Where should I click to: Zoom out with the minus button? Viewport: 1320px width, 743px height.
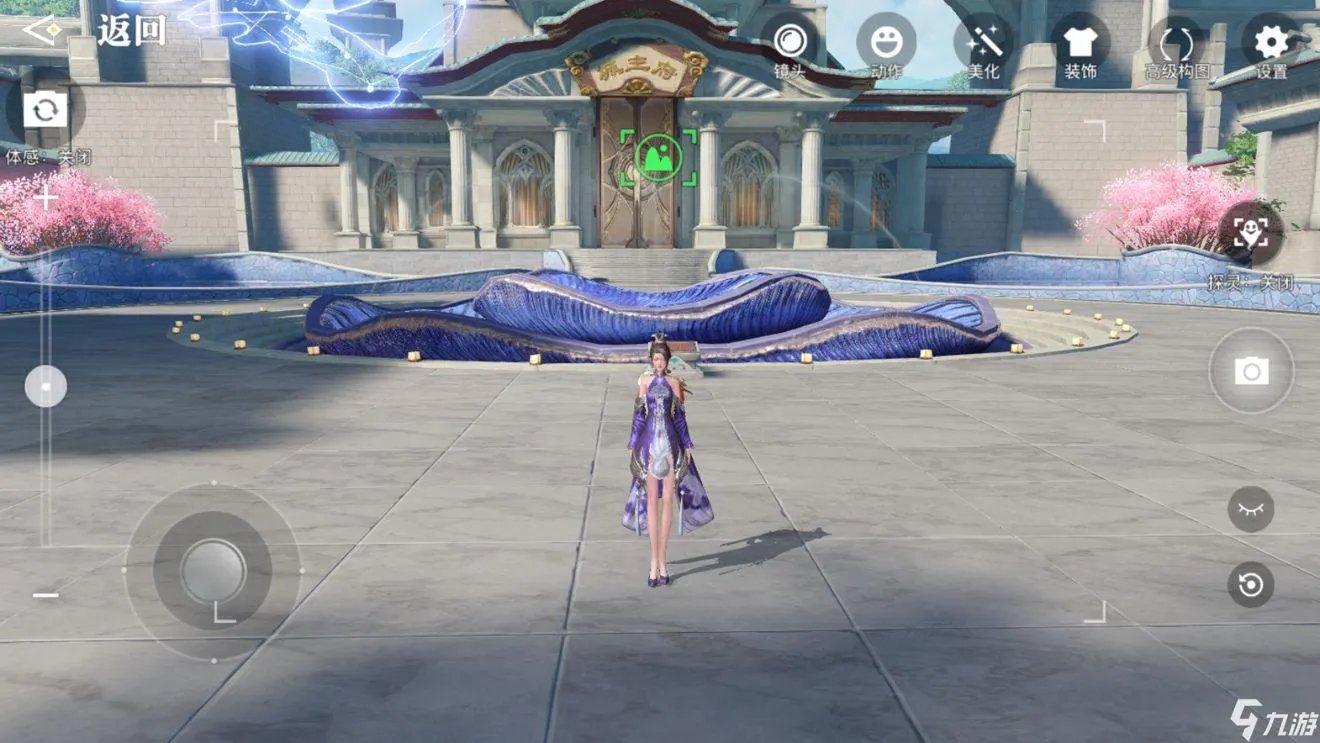pos(45,595)
